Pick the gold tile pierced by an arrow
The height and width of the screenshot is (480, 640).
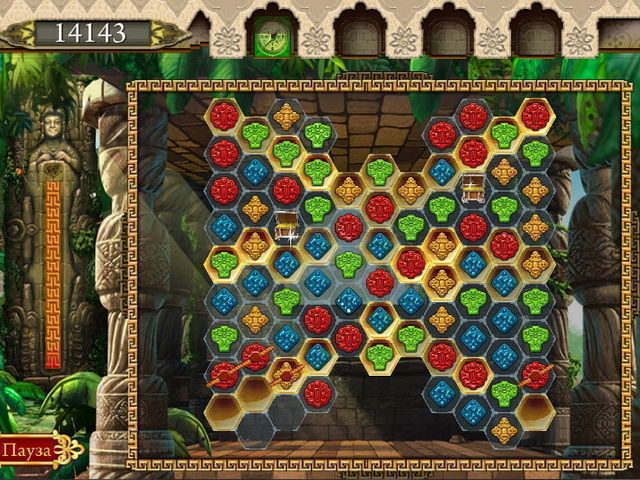click(286, 374)
